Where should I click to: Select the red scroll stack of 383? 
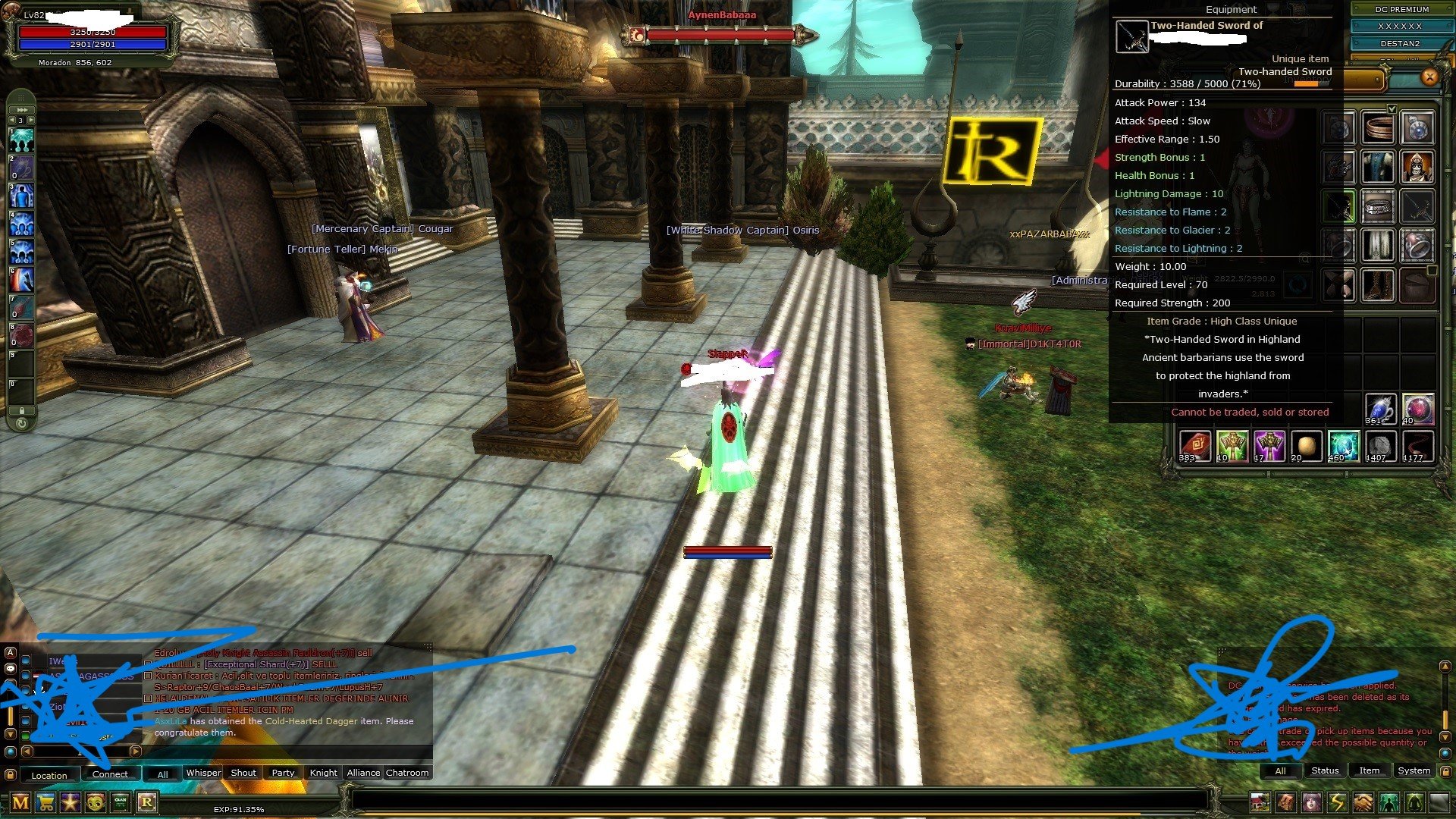[x=1194, y=446]
